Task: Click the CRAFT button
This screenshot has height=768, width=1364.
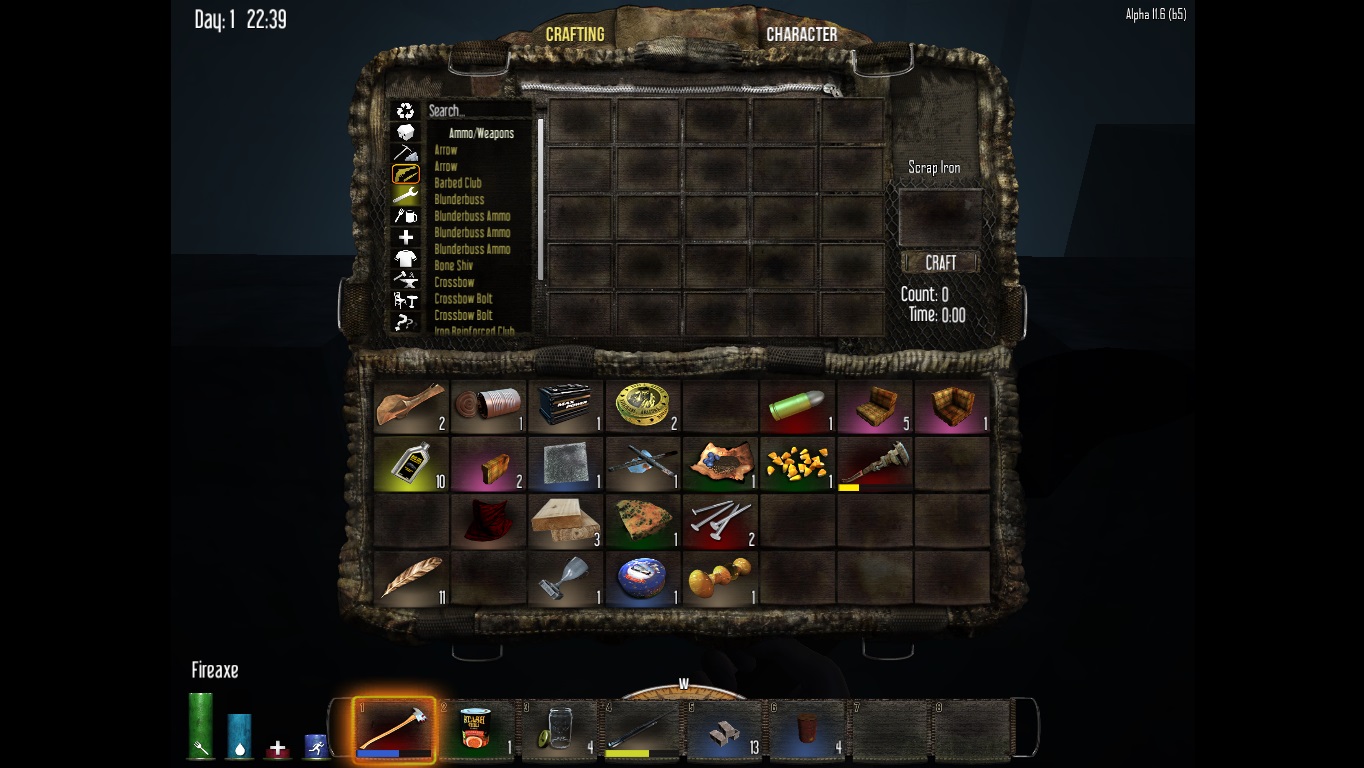Action: [x=940, y=263]
